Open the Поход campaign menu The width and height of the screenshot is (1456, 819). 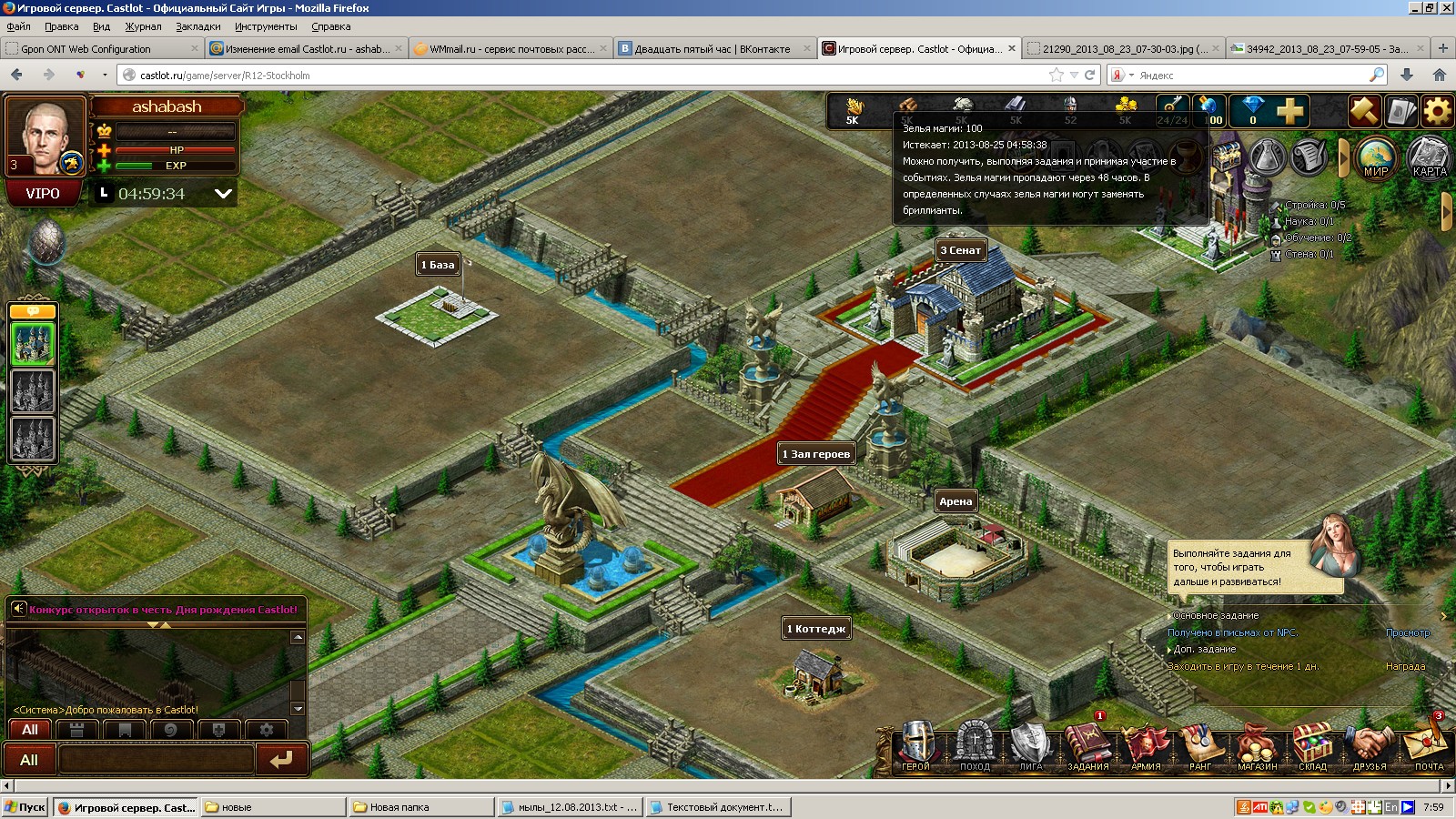(975, 746)
